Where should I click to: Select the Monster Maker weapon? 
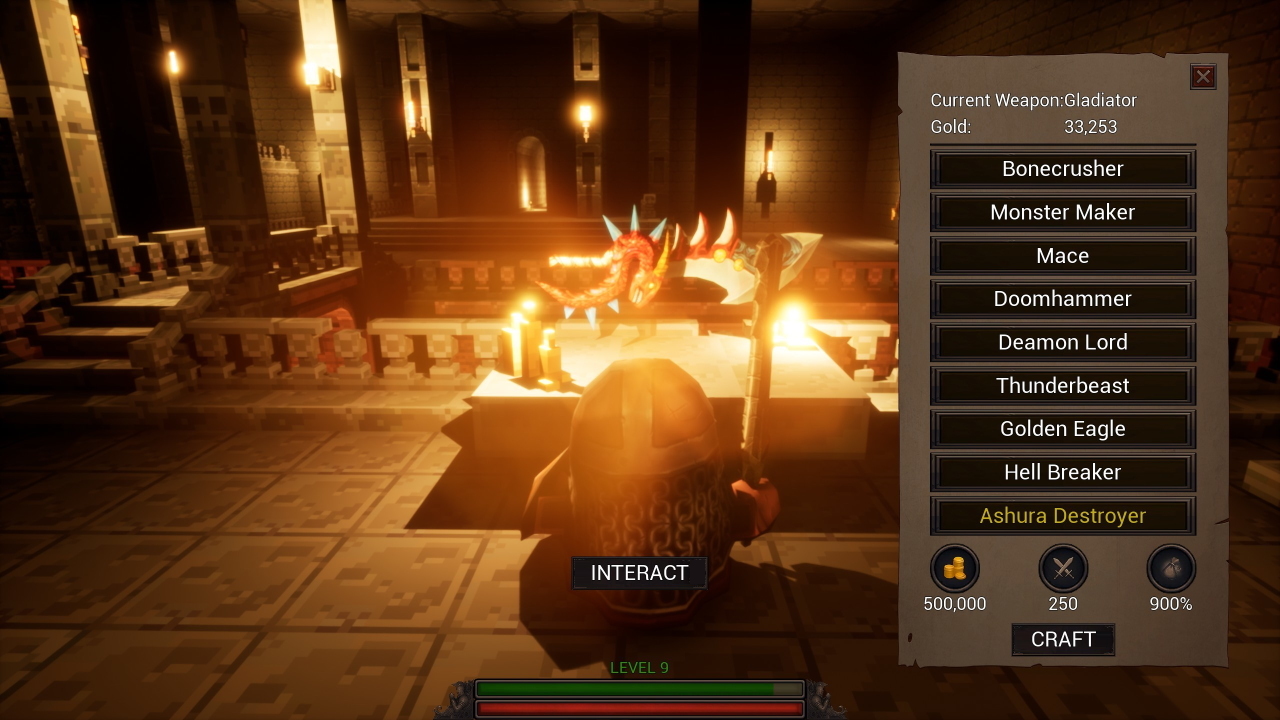pyautogui.click(x=1062, y=212)
